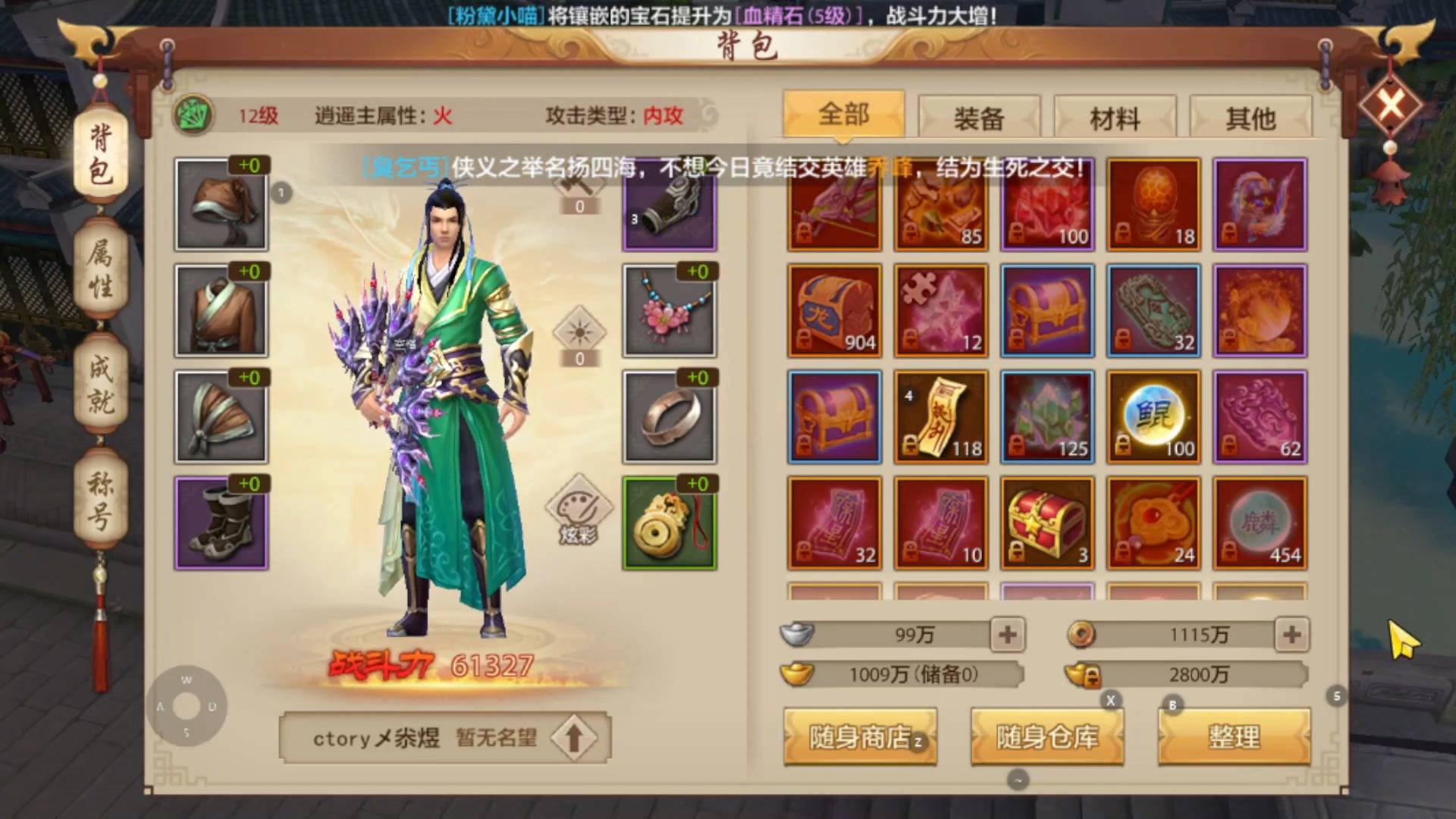Screen dimensions: 1456x819
Task: Click the green jade pendant slot
Action: (x=669, y=522)
